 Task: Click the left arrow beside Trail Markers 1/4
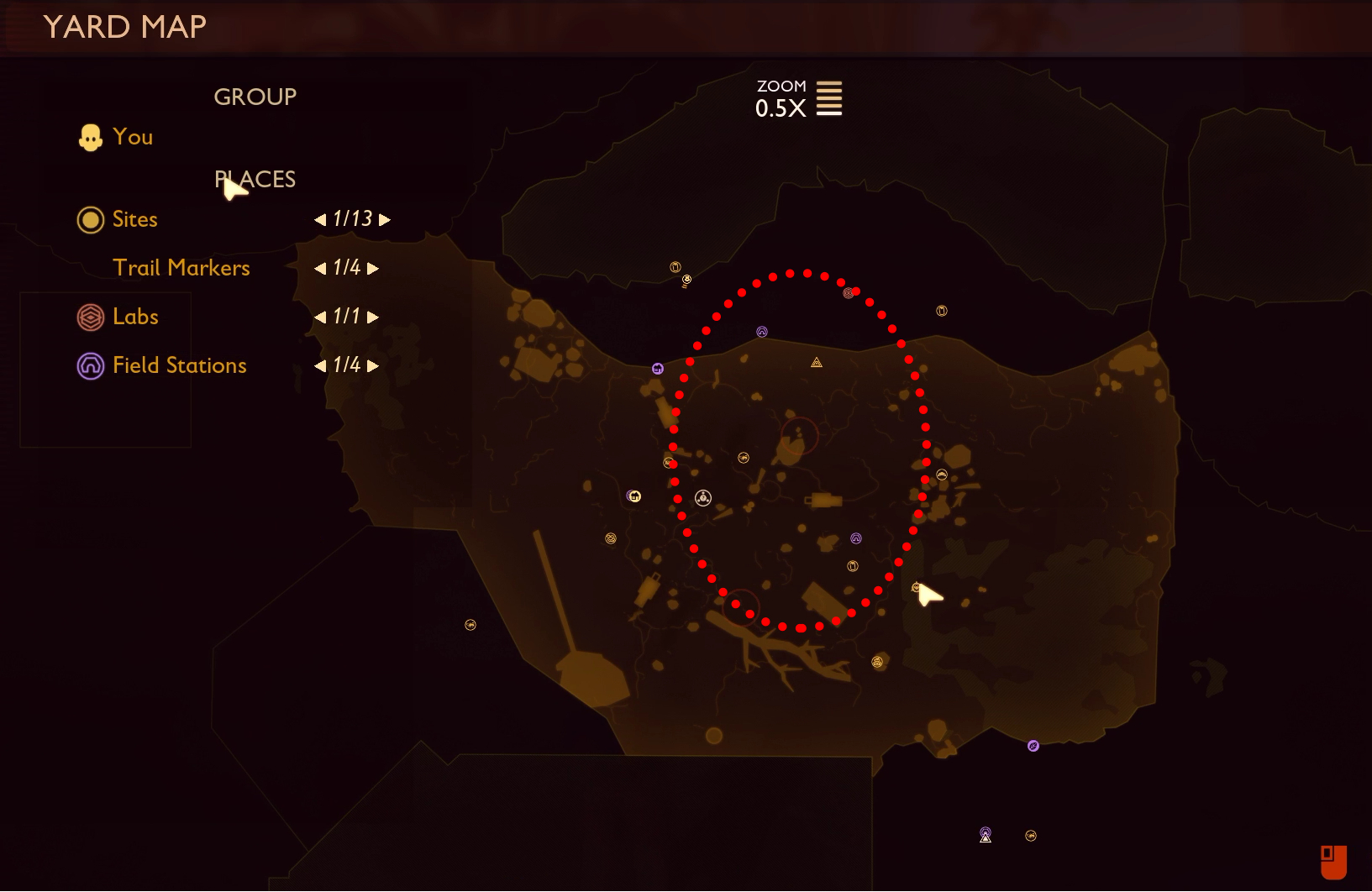[x=321, y=268]
